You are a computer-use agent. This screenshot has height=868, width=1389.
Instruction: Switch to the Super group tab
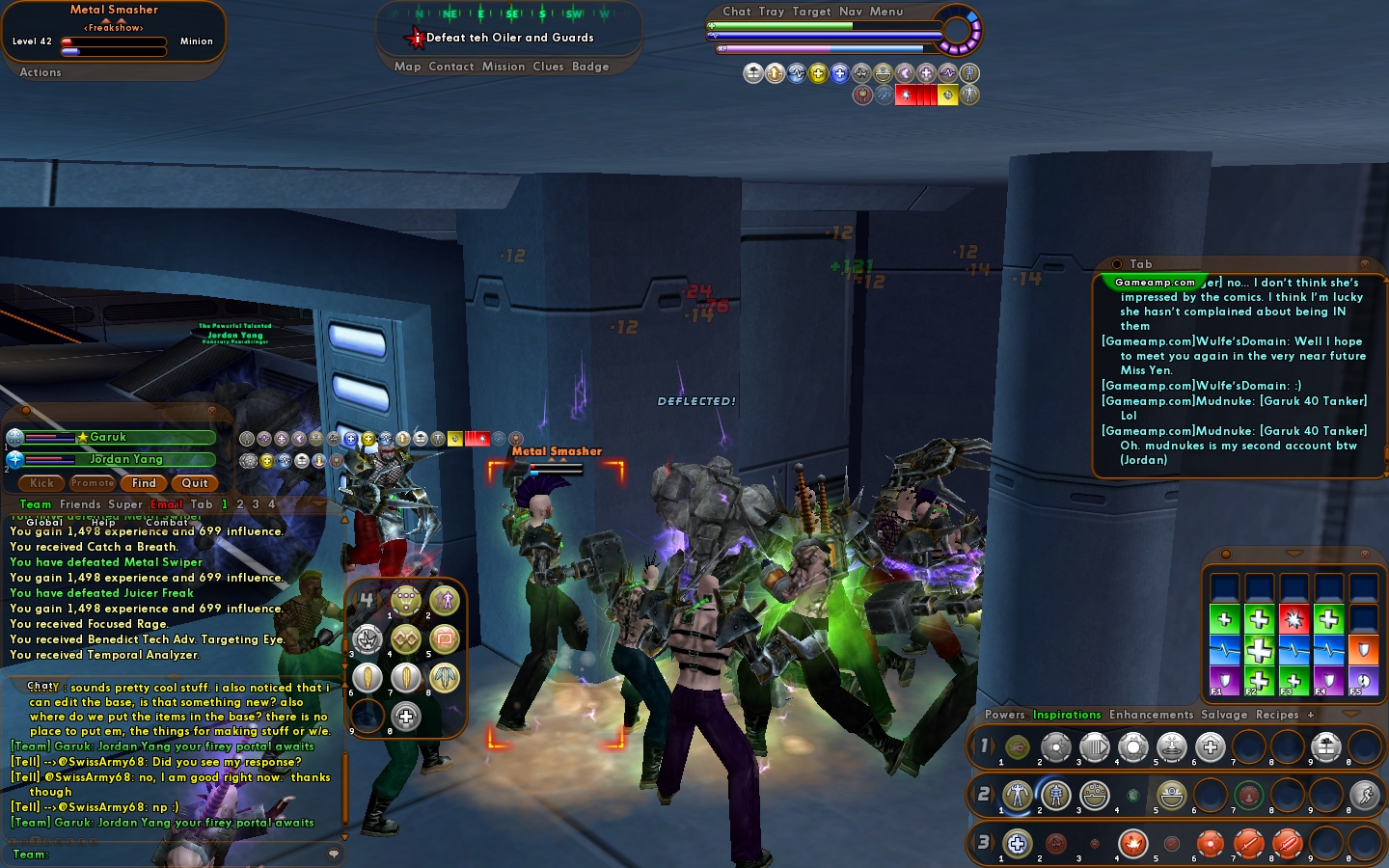point(125,504)
